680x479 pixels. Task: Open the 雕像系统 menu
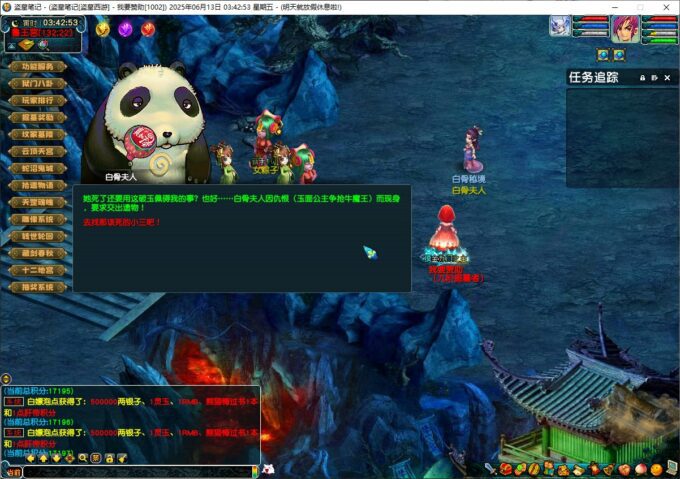(37, 220)
